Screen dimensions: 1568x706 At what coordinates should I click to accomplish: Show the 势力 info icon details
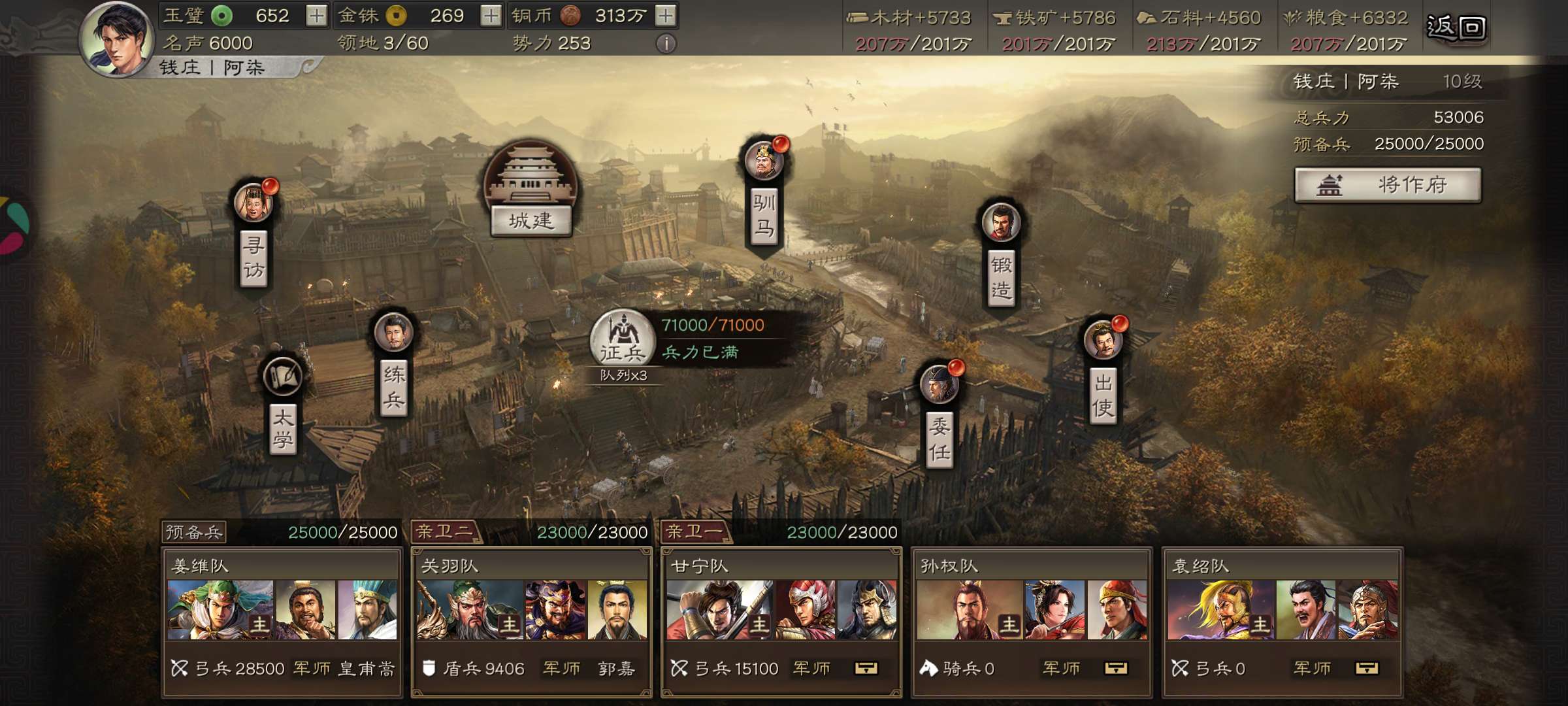665,44
